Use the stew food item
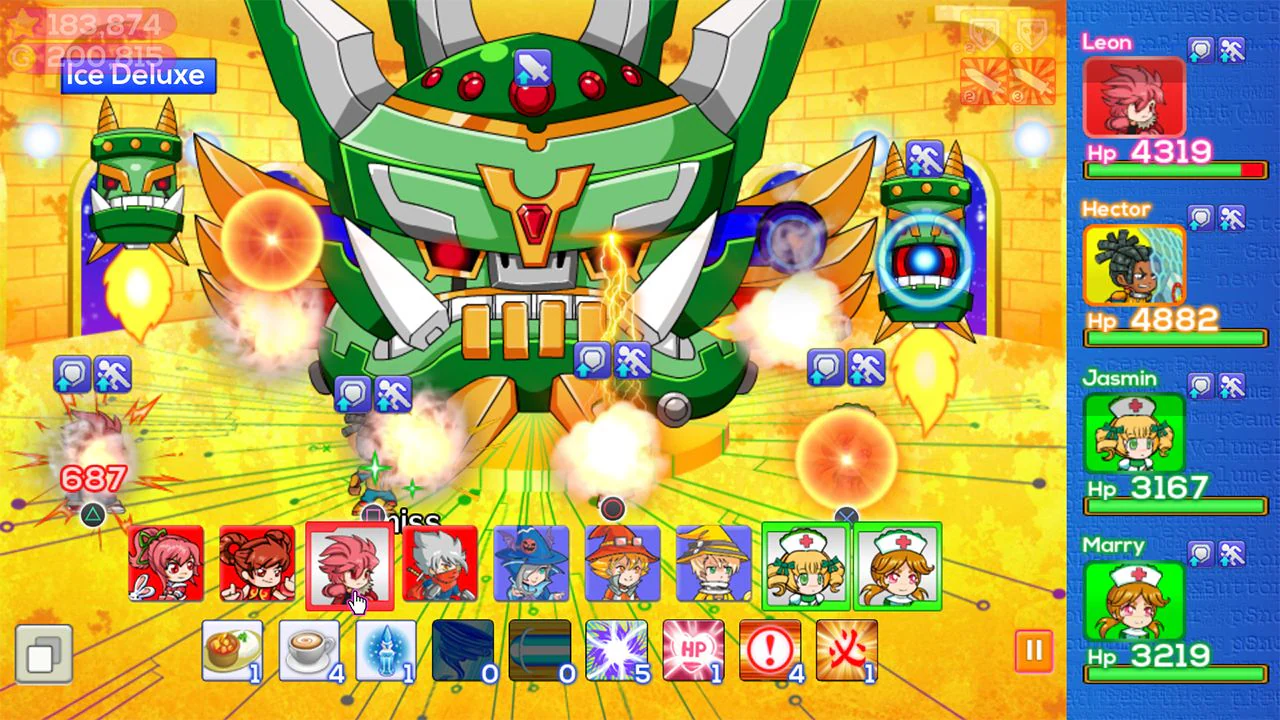The height and width of the screenshot is (720, 1280). tap(232, 649)
